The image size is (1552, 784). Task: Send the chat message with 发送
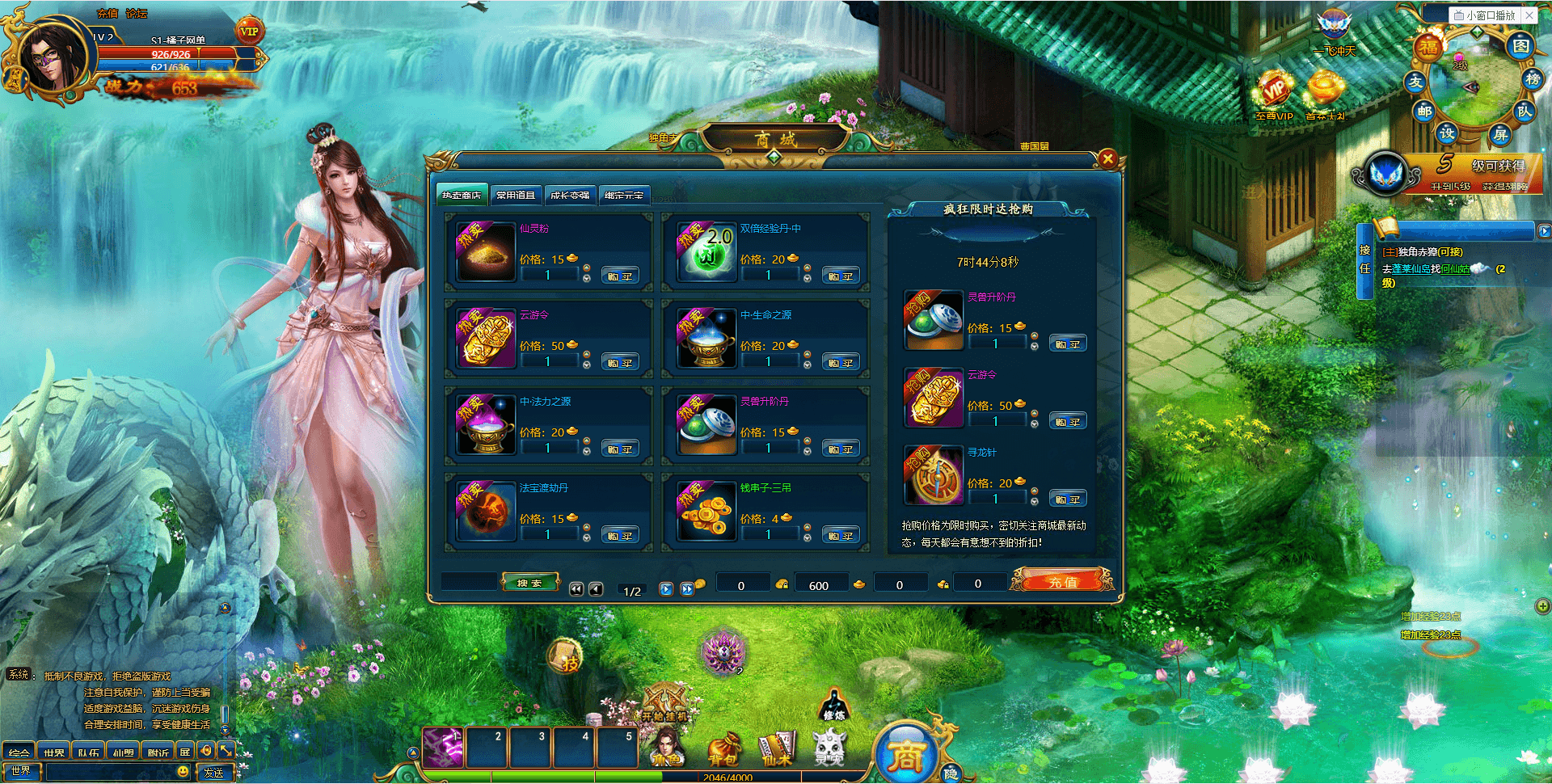pos(214,773)
